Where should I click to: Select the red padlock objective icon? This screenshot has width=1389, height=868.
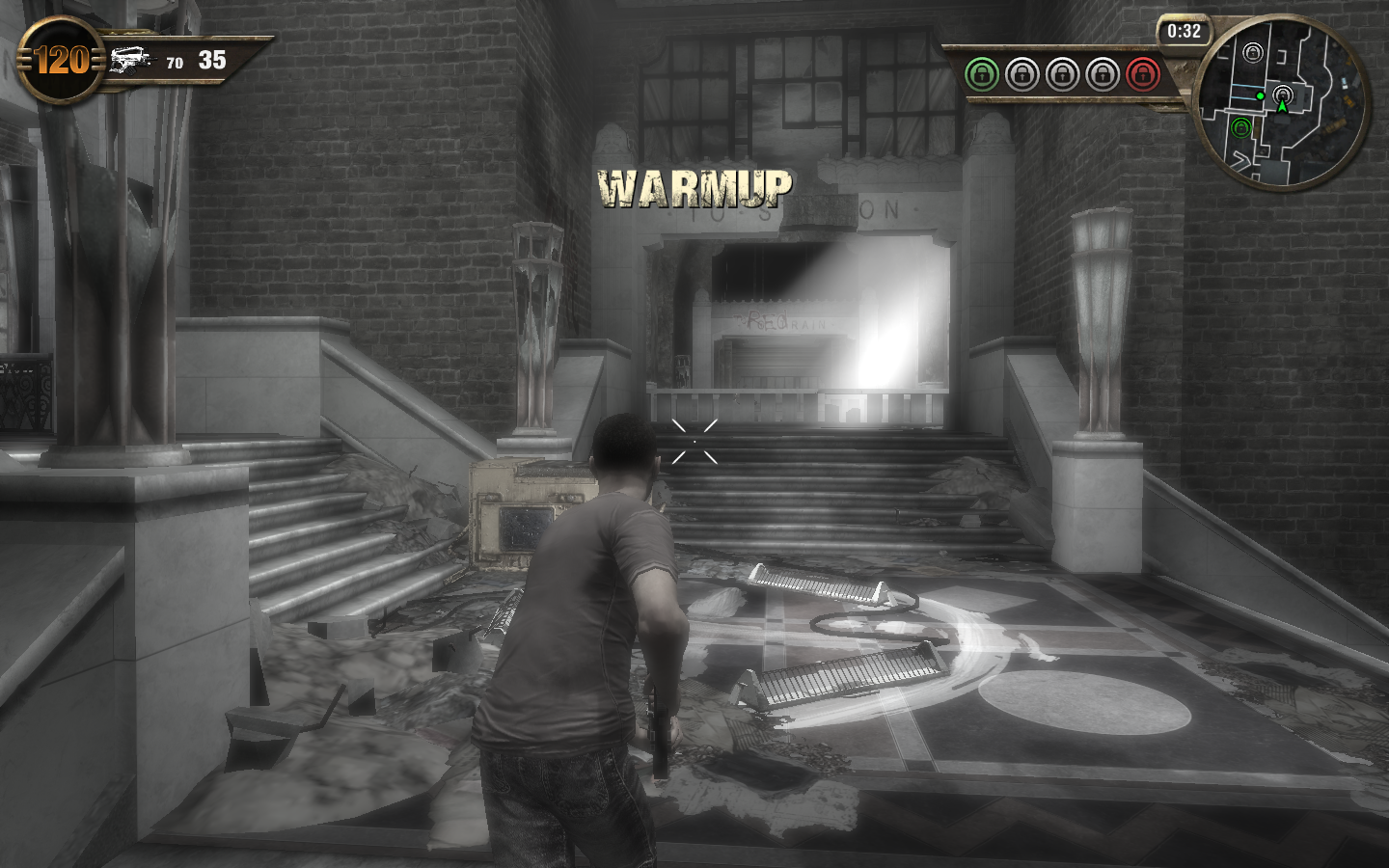pos(1143,73)
